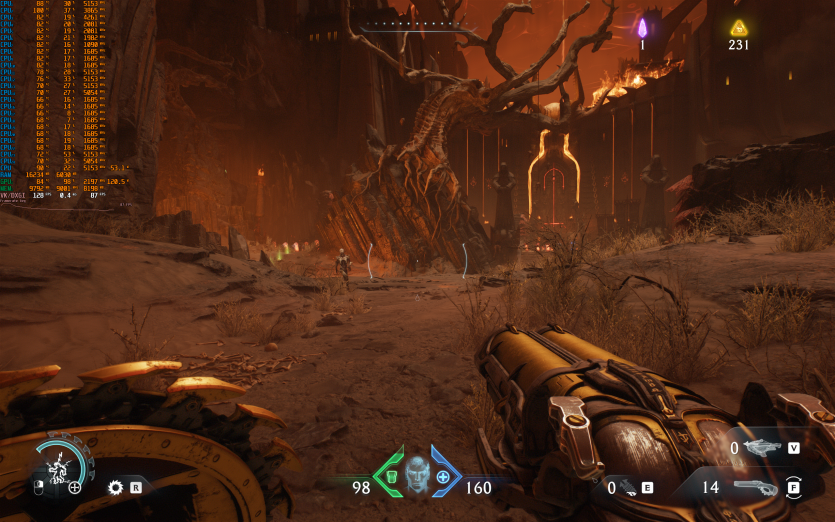The width and height of the screenshot is (835, 522).
Task: Choose the upper secondary weapon icon
Action: pos(762,448)
